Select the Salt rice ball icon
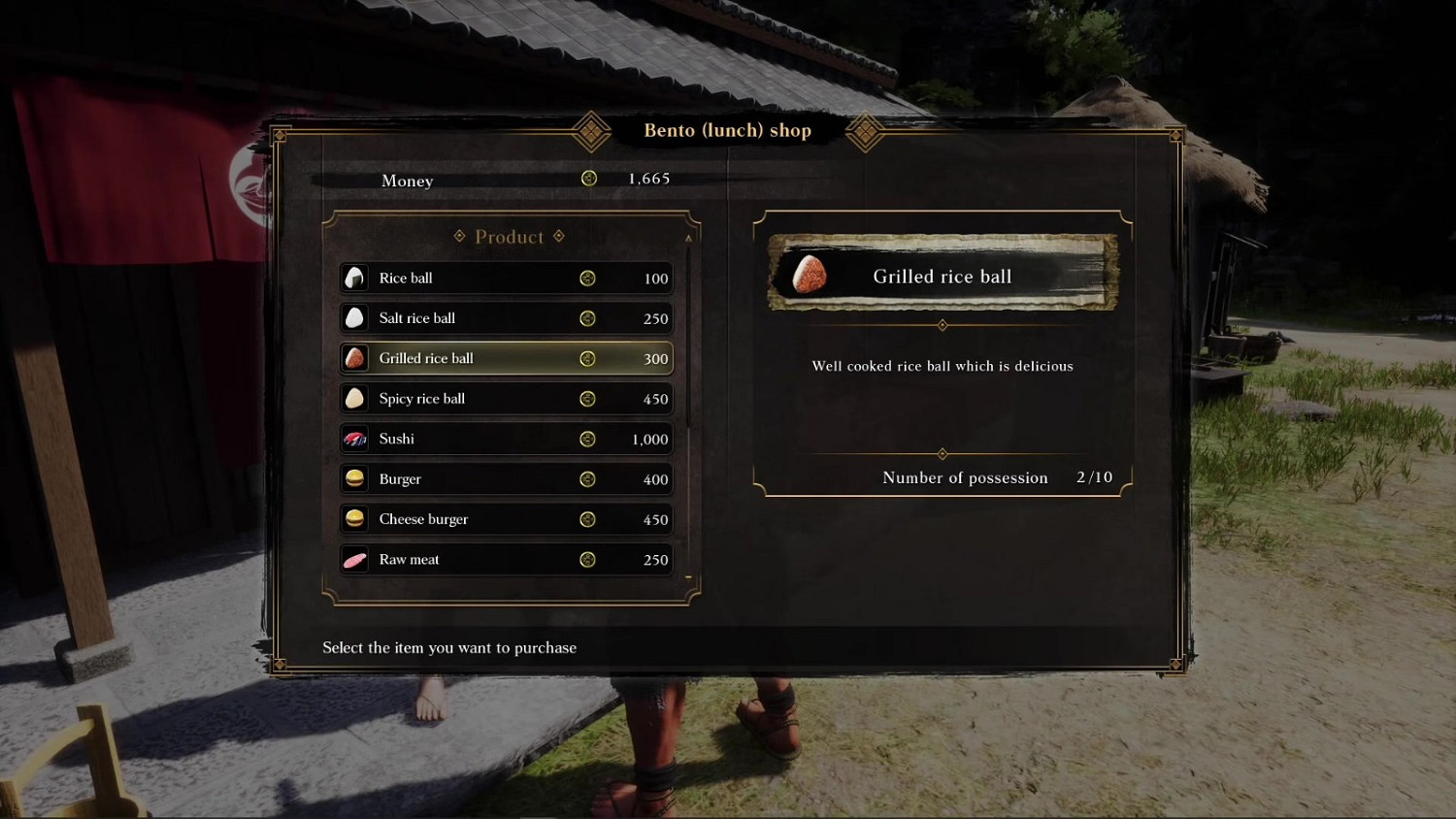The image size is (1456, 819). pyautogui.click(x=354, y=317)
